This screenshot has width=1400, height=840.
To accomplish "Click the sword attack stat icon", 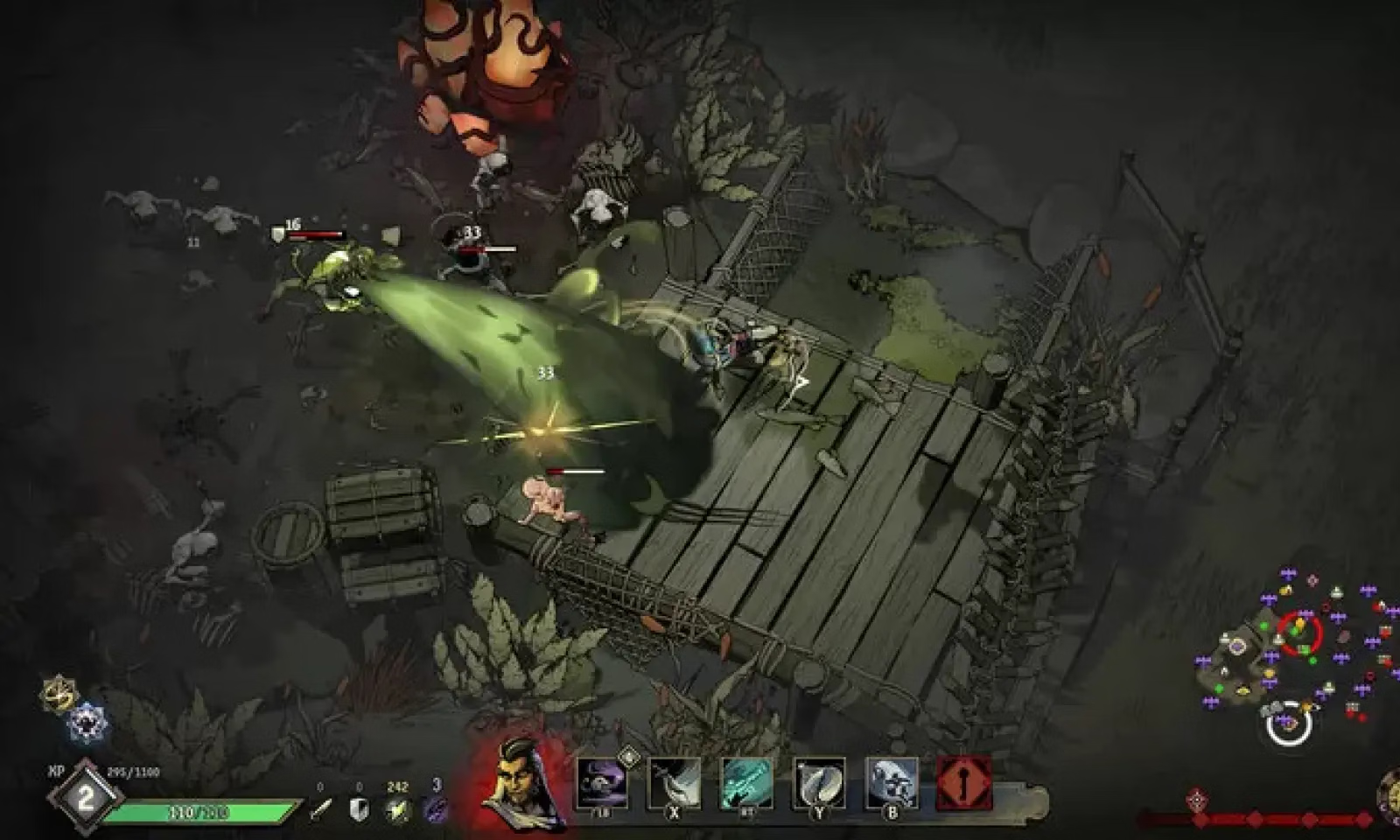I will (x=321, y=809).
